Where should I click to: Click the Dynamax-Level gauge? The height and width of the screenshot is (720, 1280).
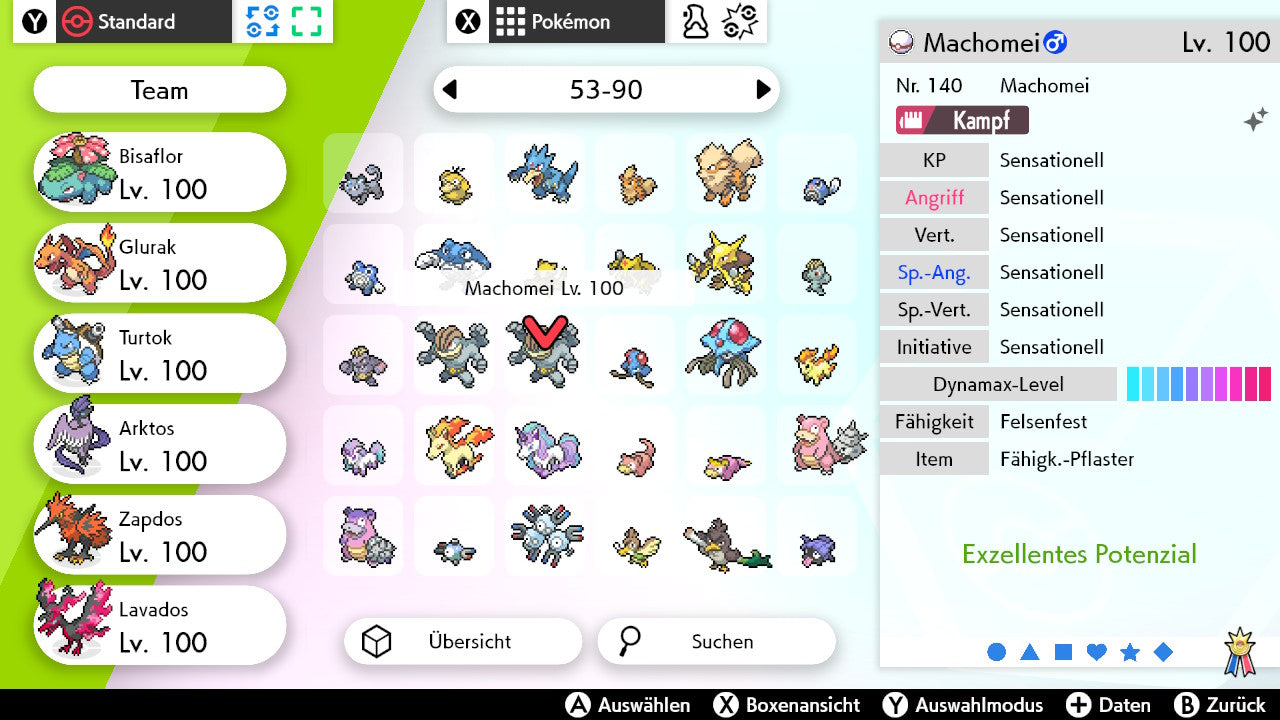coord(1199,384)
